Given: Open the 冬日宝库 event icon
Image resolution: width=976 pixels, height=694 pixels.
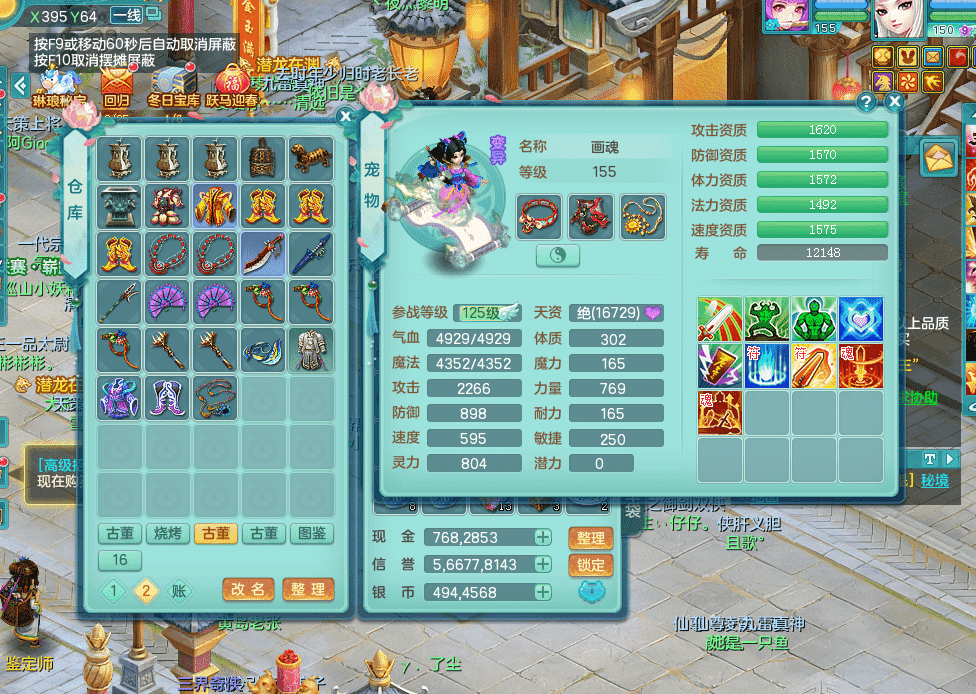Looking at the screenshot, I should pyautogui.click(x=174, y=84).
